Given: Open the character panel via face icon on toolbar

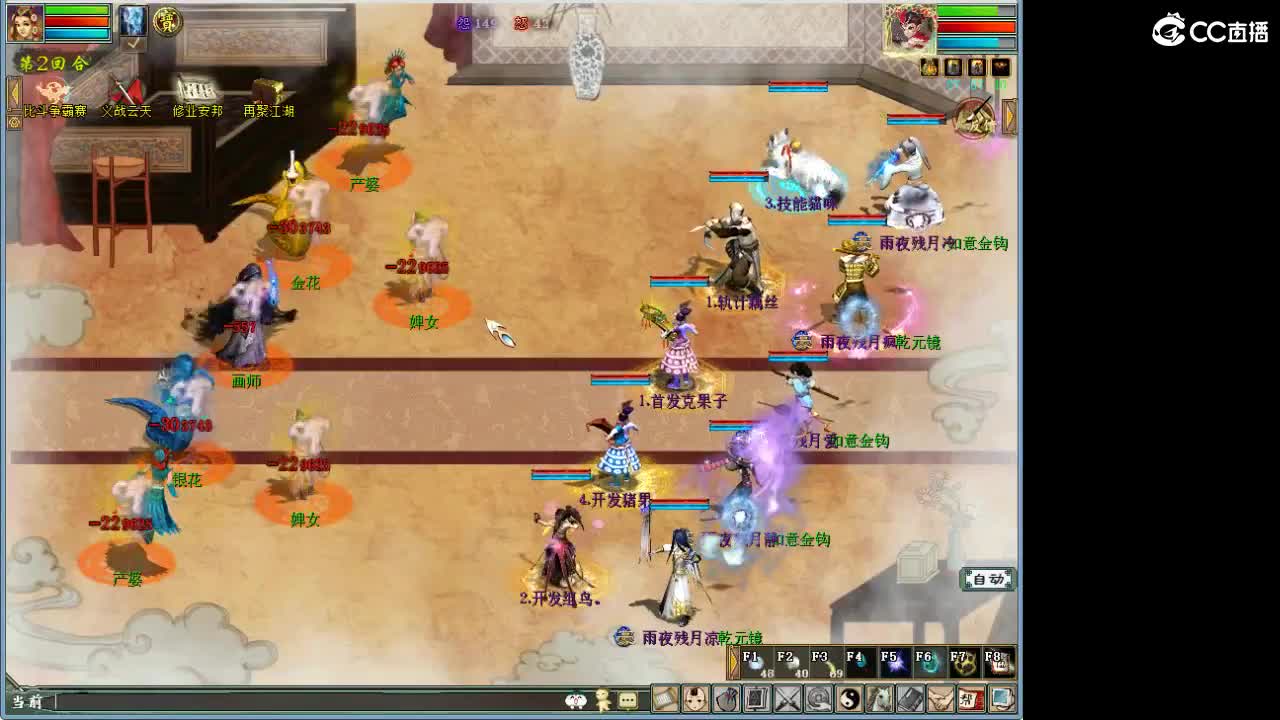Looking at the screenshot, I should (x=695, y=698).
